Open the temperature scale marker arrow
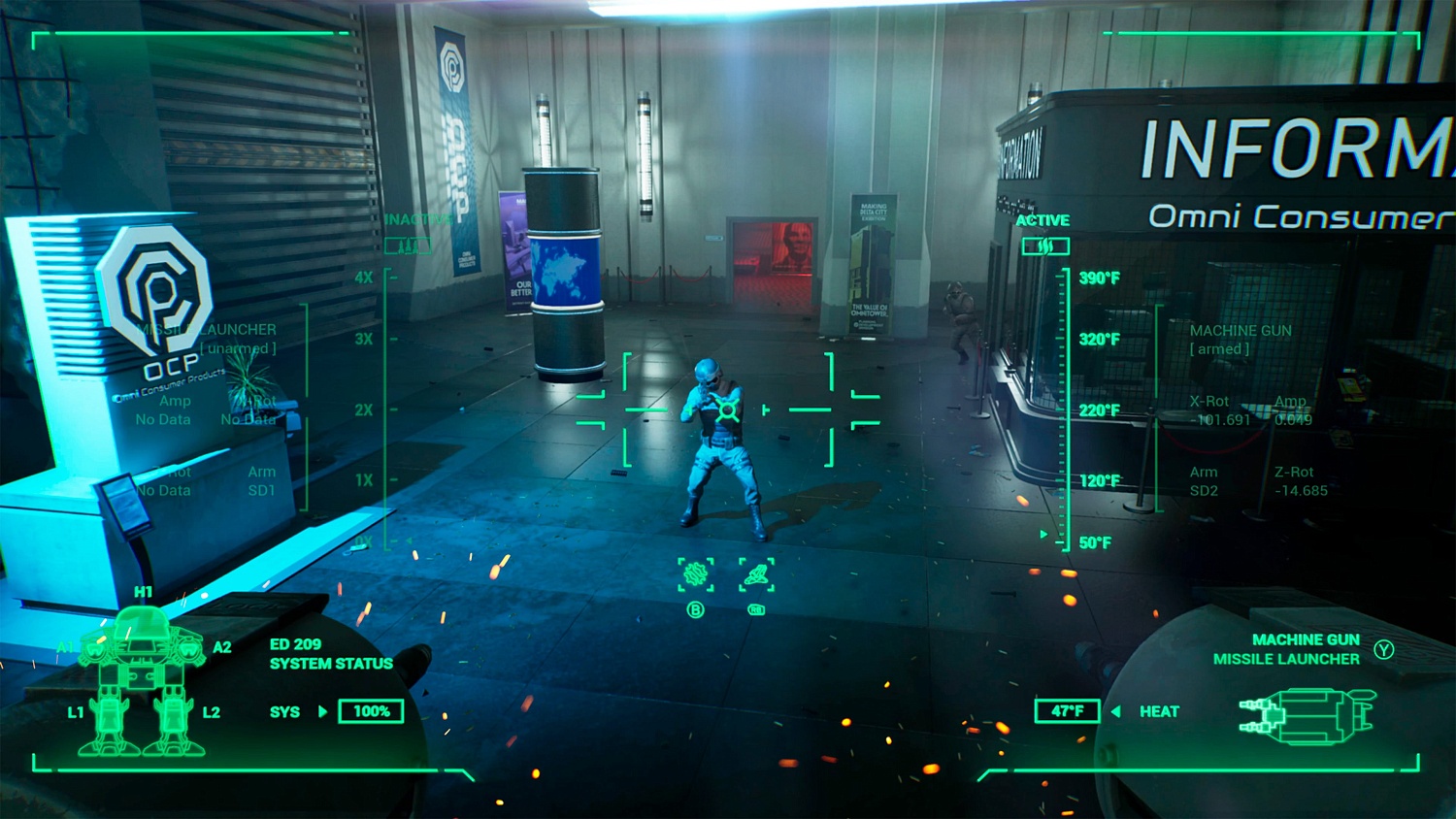Image resolution: width=1456 pixels, height=819 pixels. pyautogui.click(x=1043, y=532)
